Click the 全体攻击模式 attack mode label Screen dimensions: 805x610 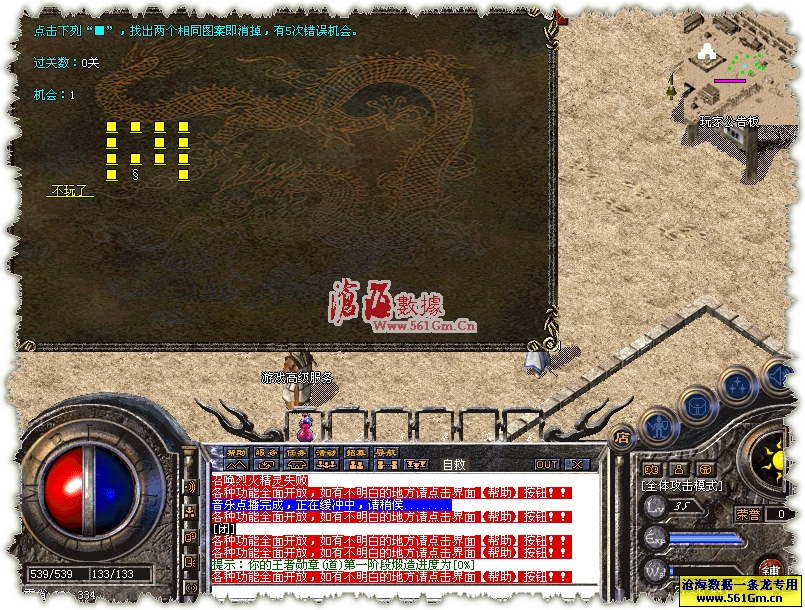tap(683, 485)
